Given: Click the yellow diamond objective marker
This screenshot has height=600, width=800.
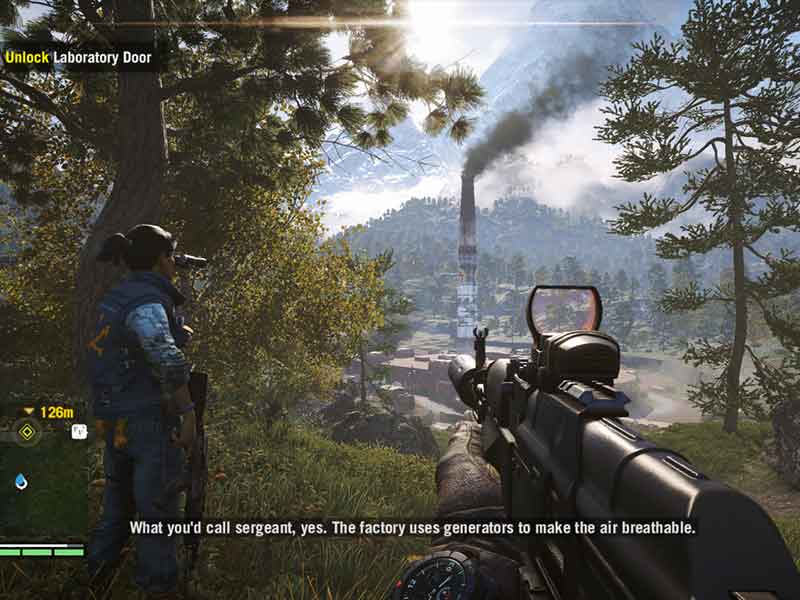Looking at the screenshot, I should [27, 432].
